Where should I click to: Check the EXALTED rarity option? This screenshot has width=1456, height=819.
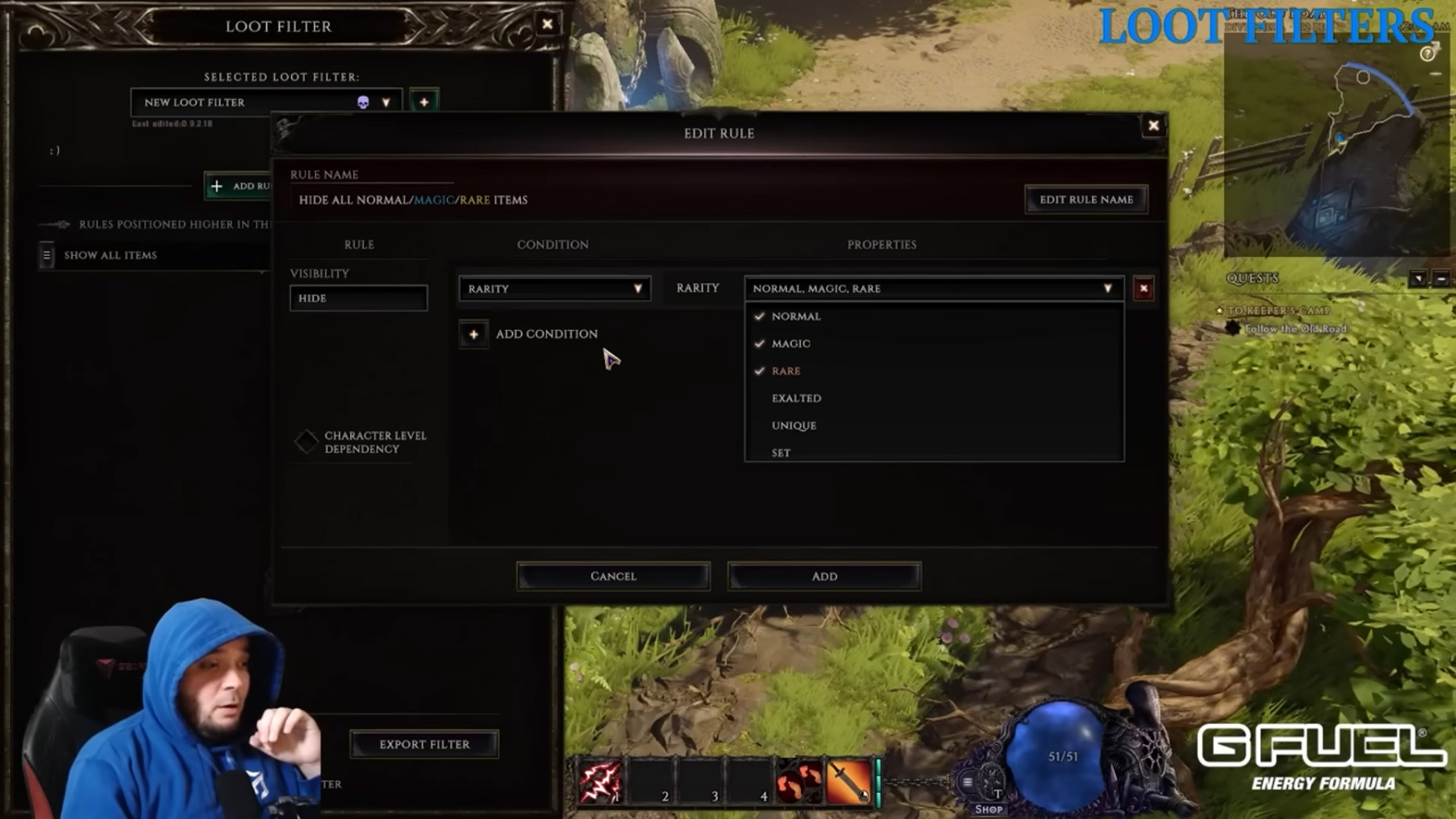click(x=797, y=398)
